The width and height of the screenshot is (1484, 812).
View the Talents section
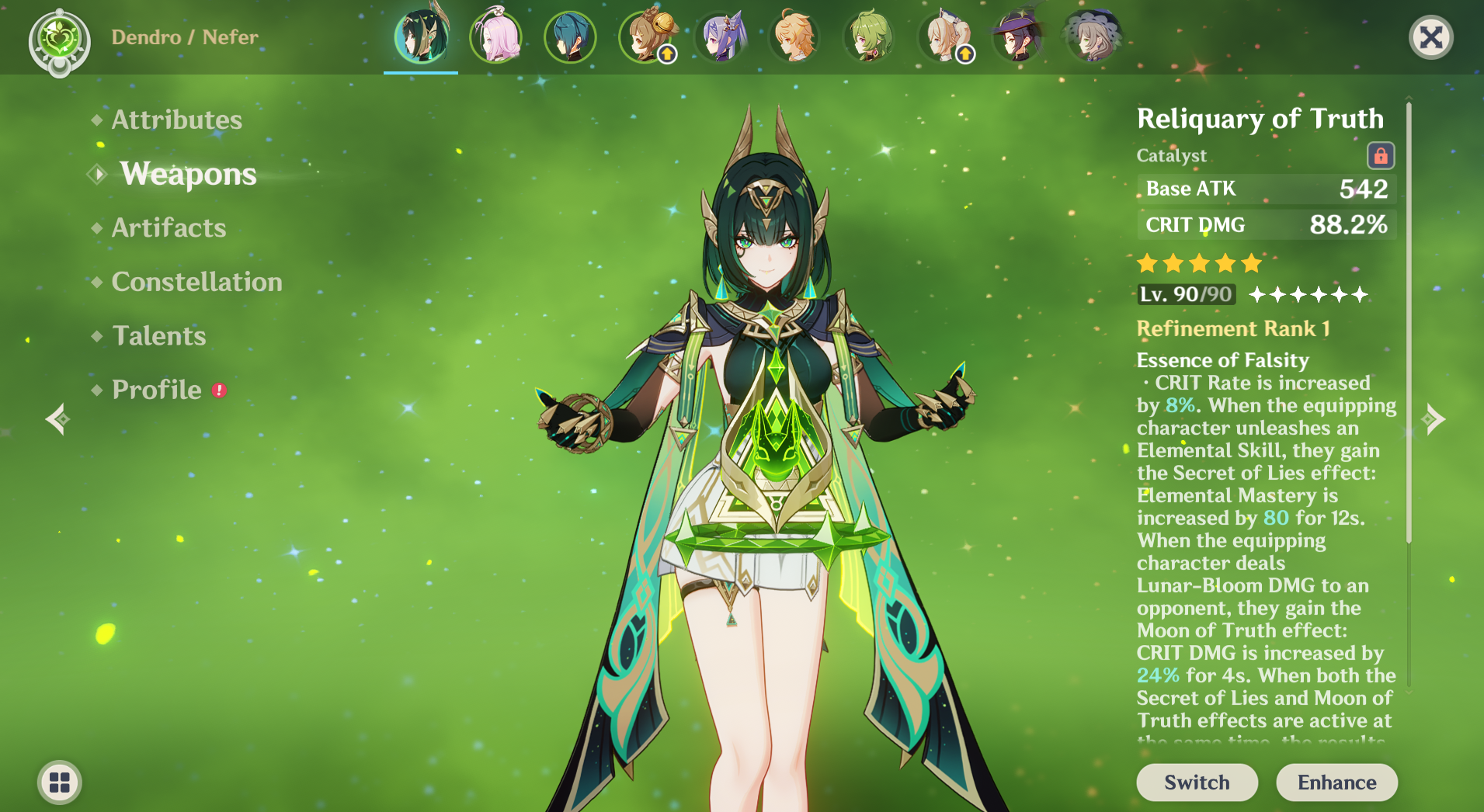(x=159, y=335)
